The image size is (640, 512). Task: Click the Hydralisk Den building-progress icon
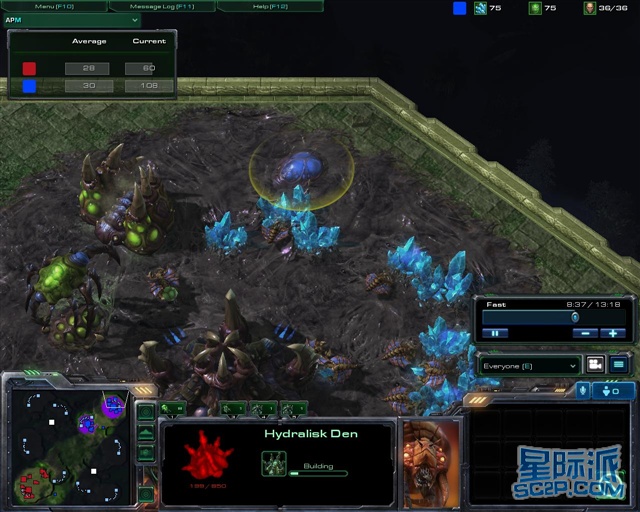274,463
